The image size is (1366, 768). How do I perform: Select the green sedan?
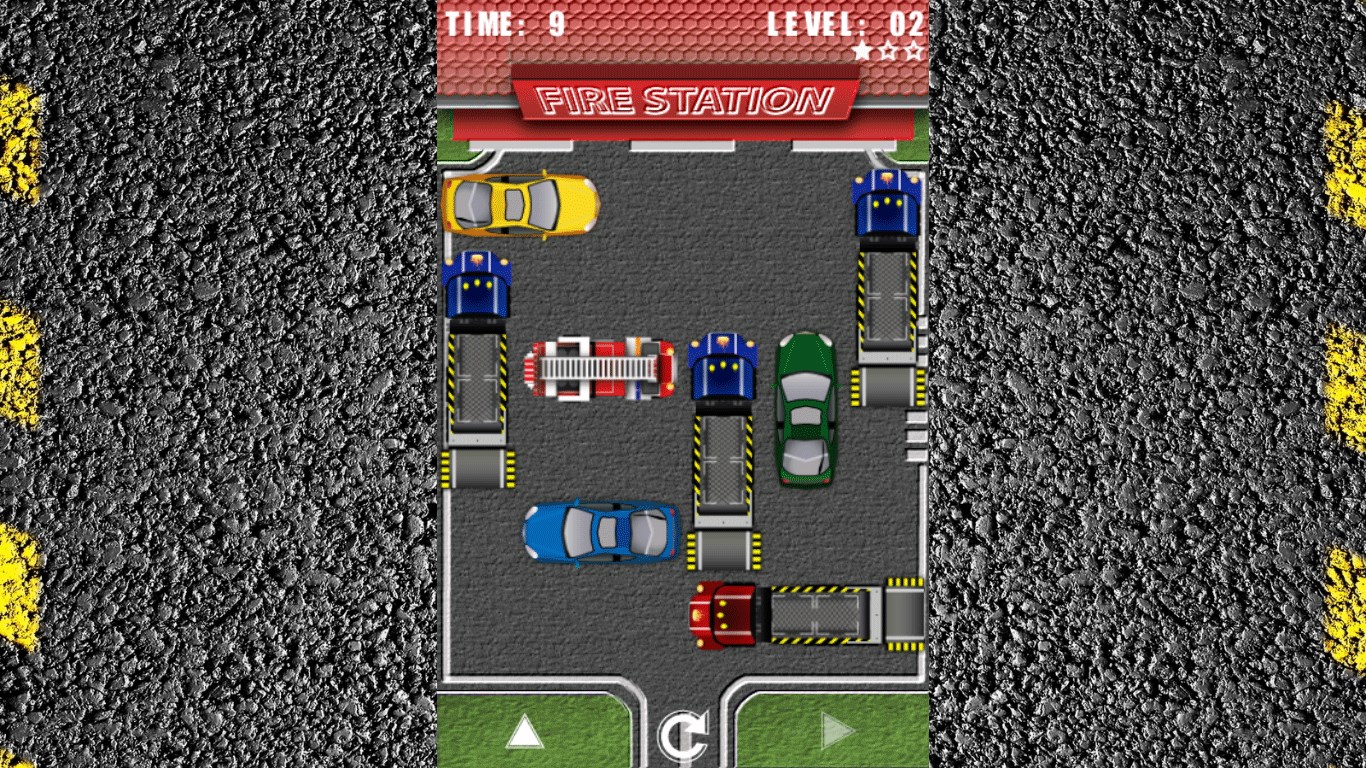click(x=806, y=408)
